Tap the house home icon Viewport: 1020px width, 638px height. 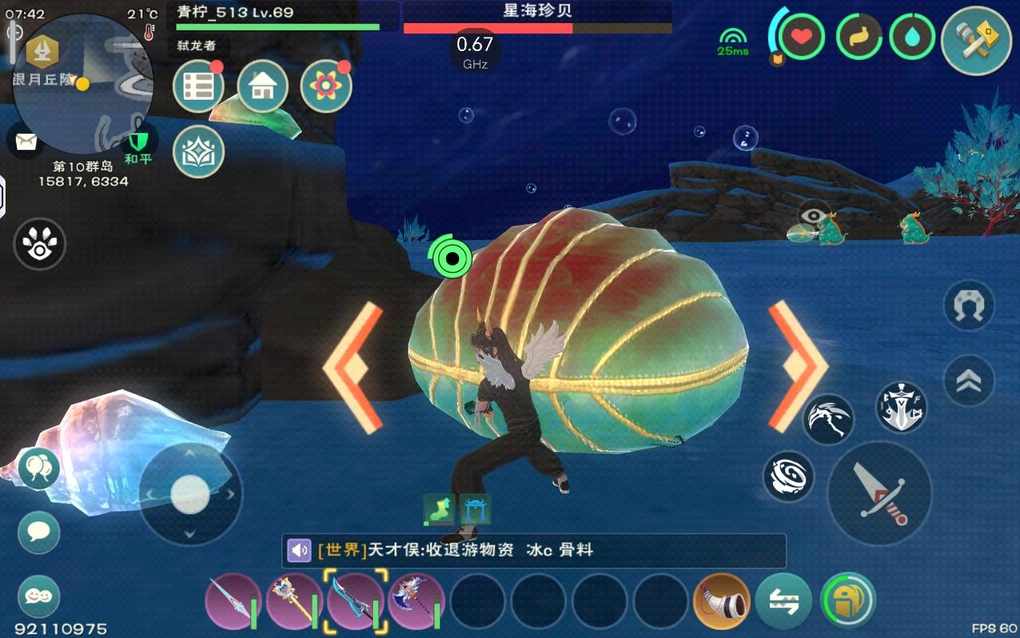tap(262, 87)
